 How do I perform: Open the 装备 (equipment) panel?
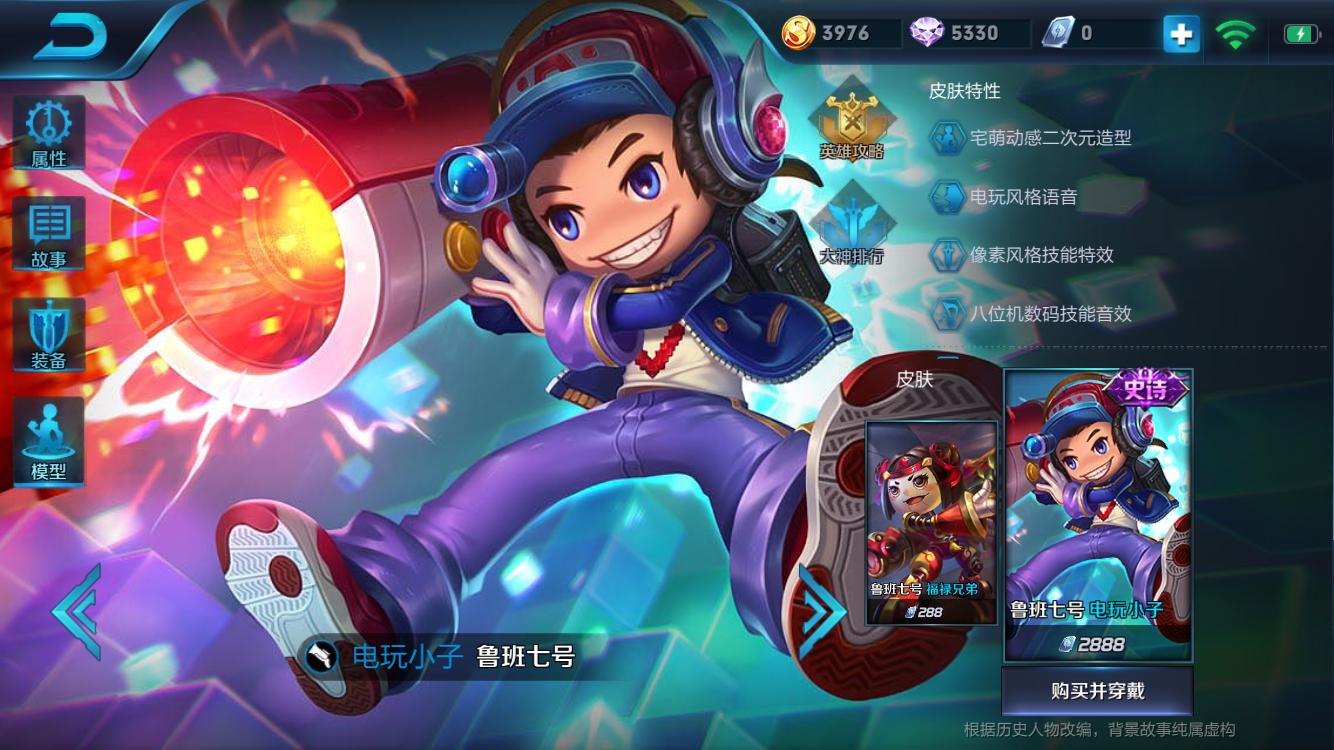(49, 335)
